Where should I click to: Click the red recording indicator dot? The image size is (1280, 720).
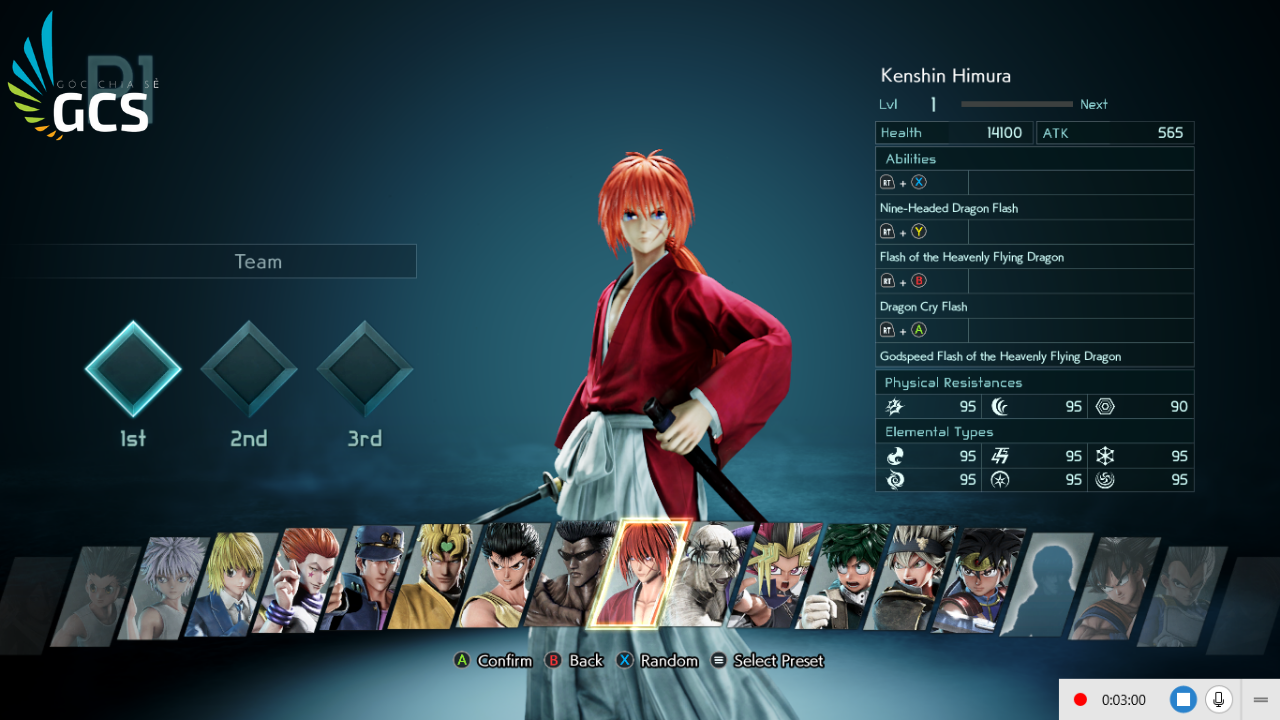pyautogui.click(x=1081, y=699)
